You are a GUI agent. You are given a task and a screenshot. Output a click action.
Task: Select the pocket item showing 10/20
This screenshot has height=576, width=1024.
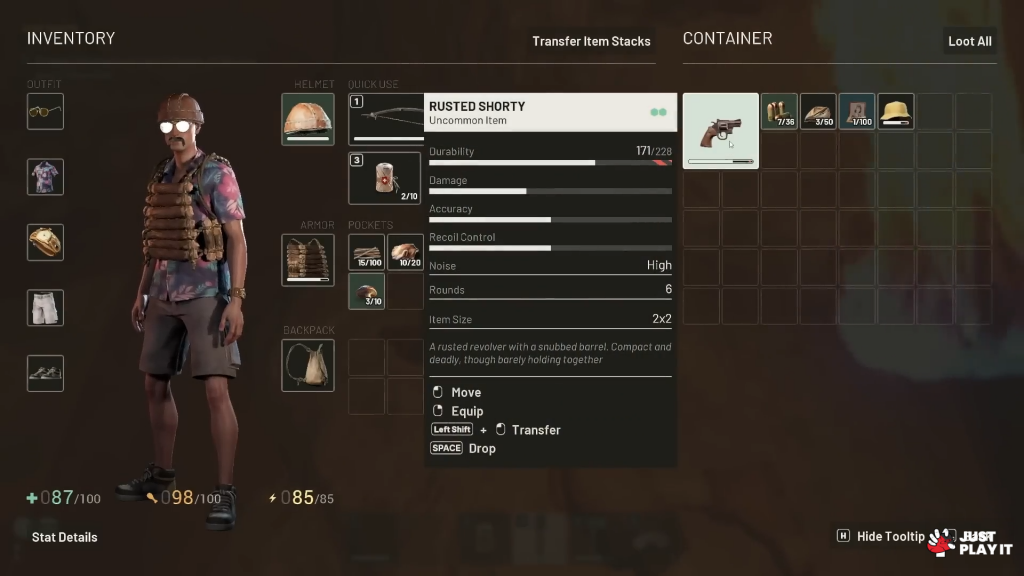[405, 252]
